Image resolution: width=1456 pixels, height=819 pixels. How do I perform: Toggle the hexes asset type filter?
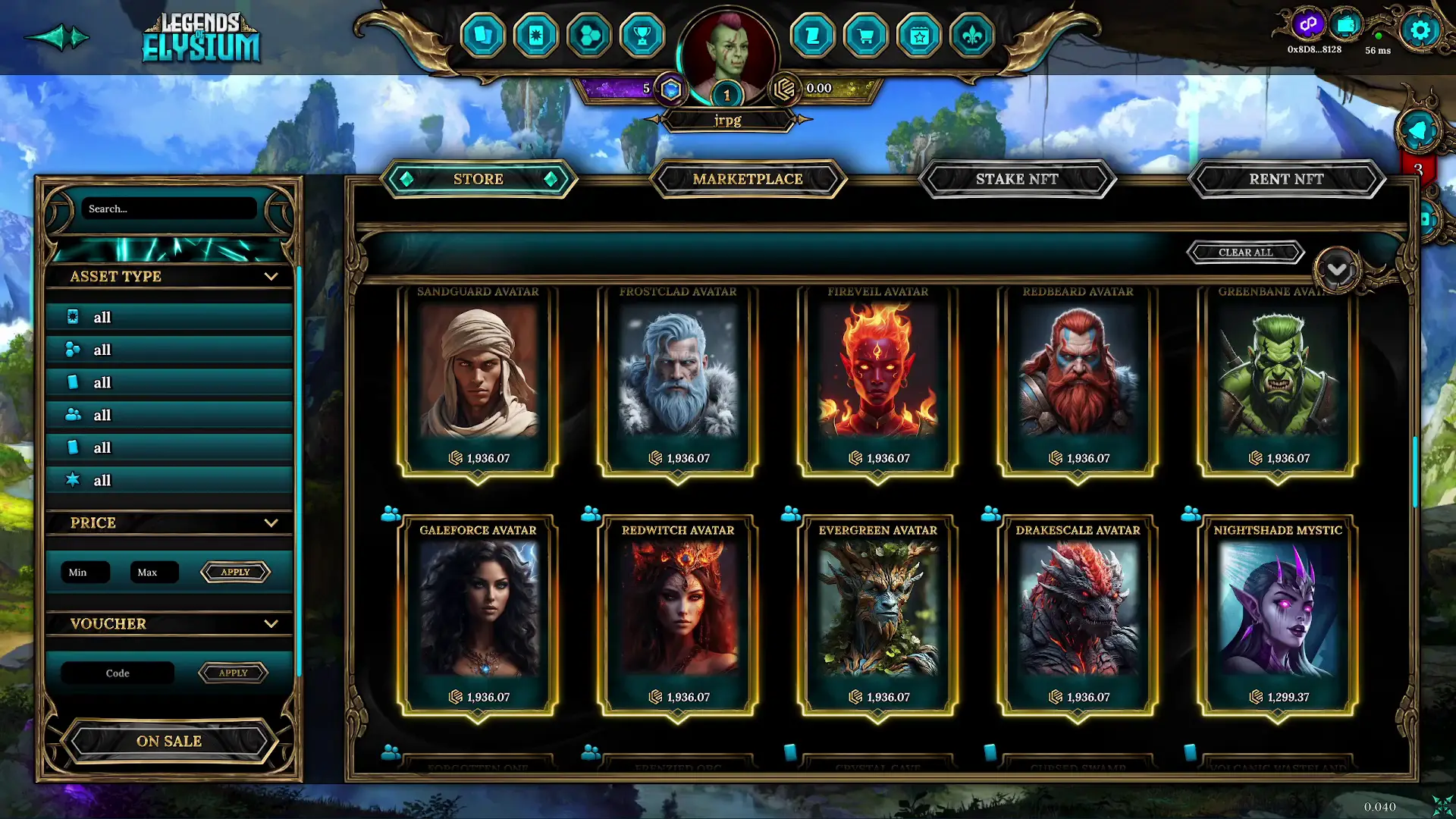click(x=168, y=350)
